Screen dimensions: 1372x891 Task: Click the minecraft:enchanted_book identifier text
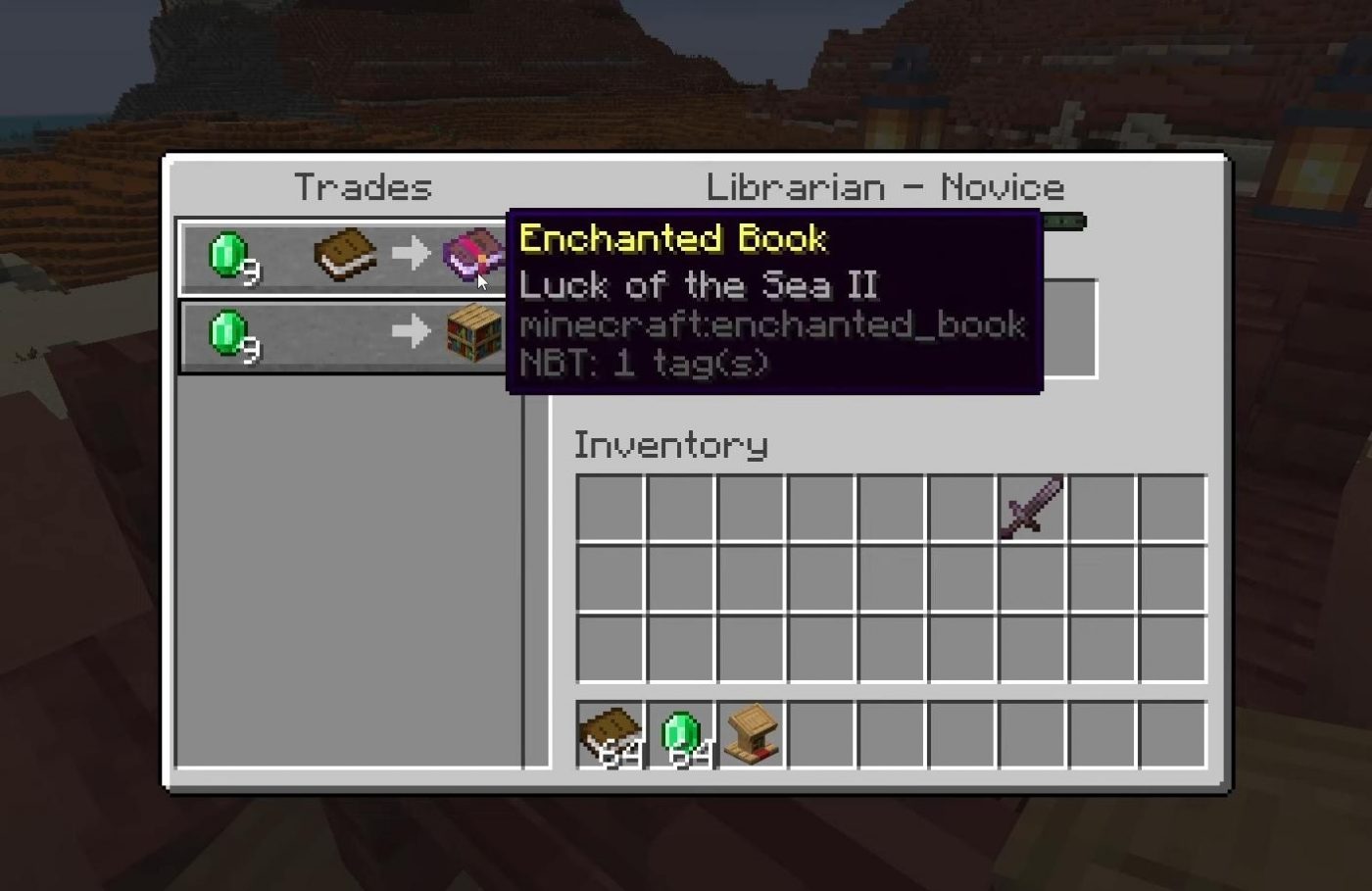point(773,324)
